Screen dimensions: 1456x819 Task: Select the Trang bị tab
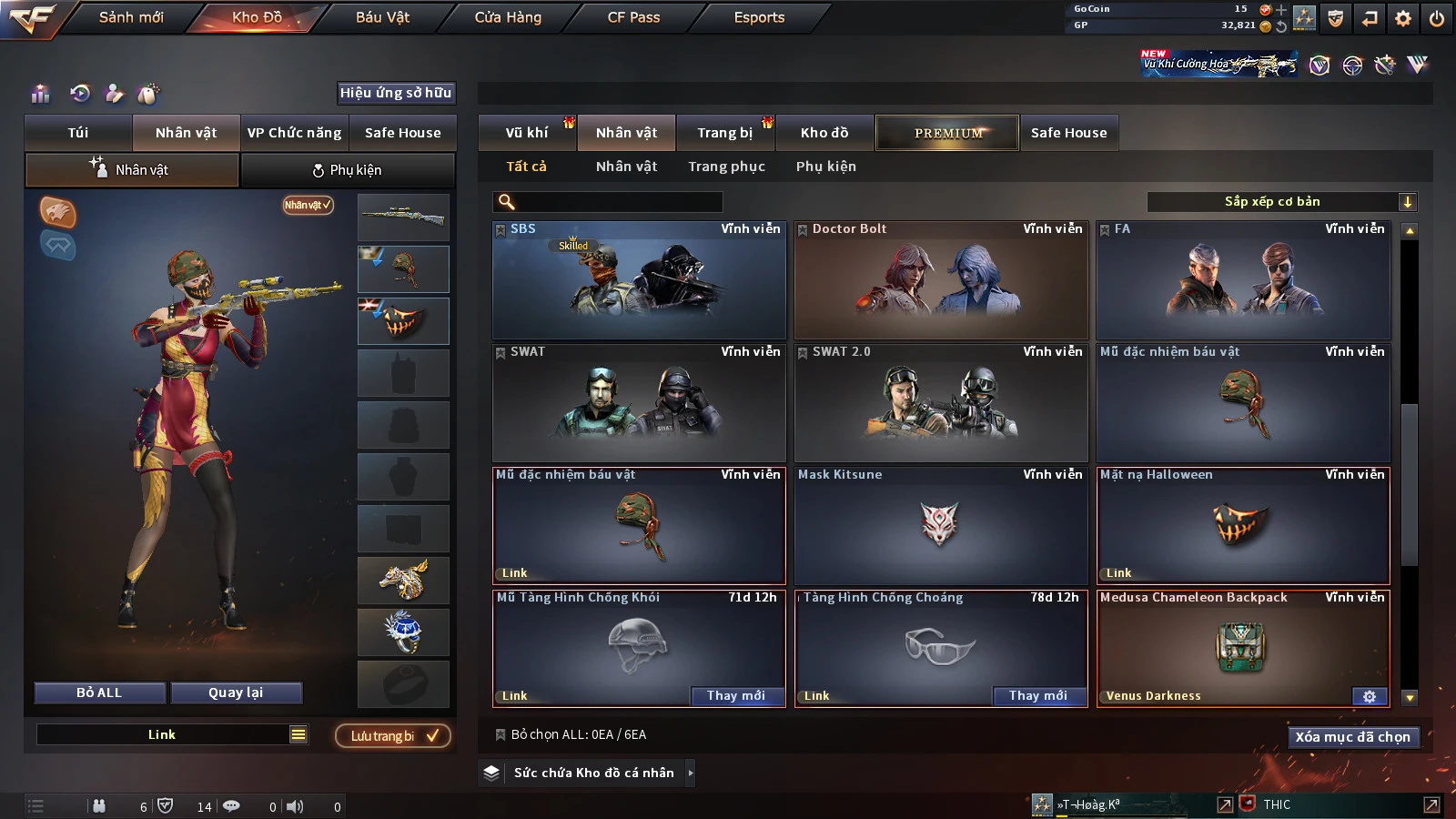[x=724, y=133]
